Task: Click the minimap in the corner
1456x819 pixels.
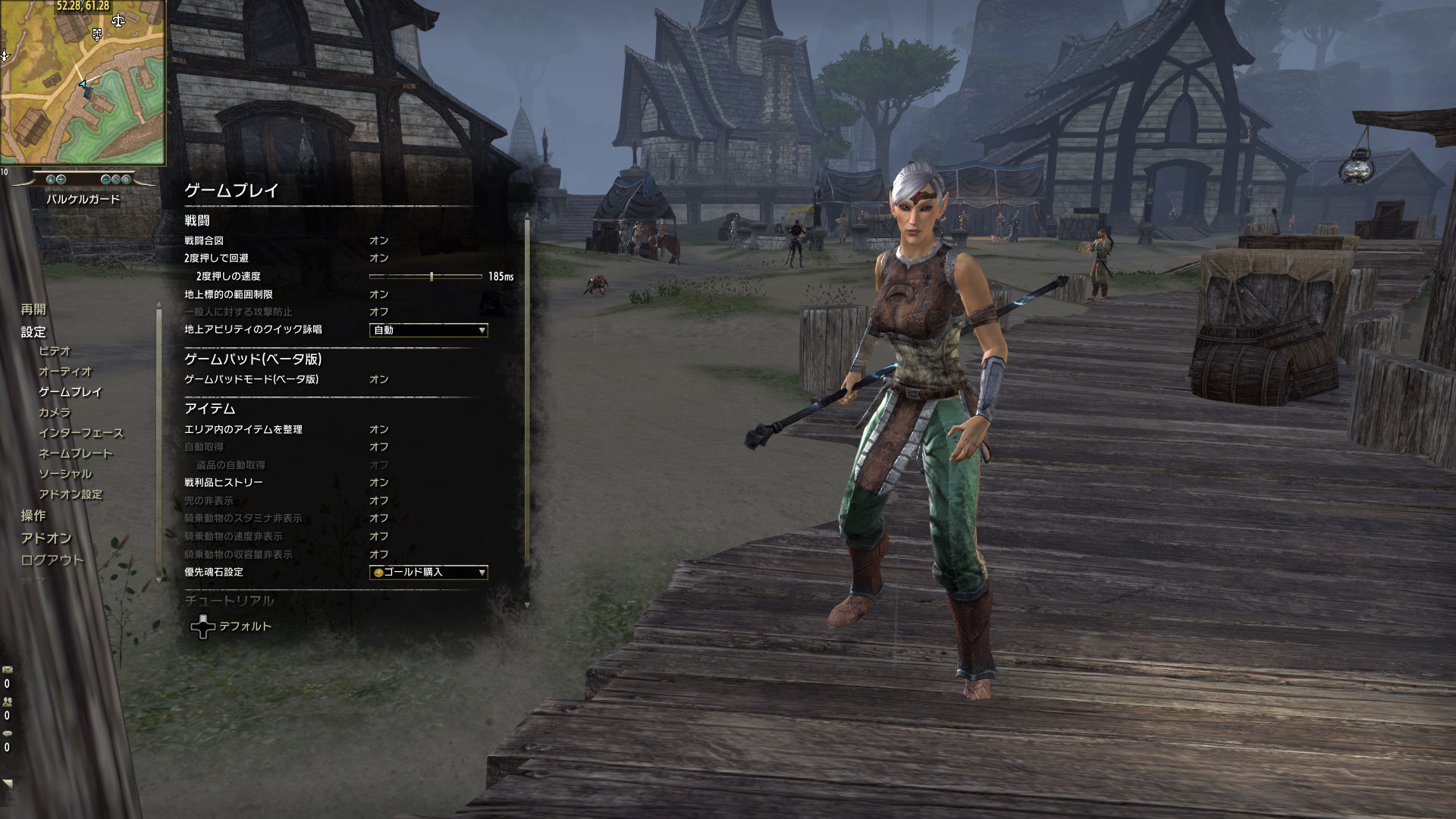Action: click(83, 83)
